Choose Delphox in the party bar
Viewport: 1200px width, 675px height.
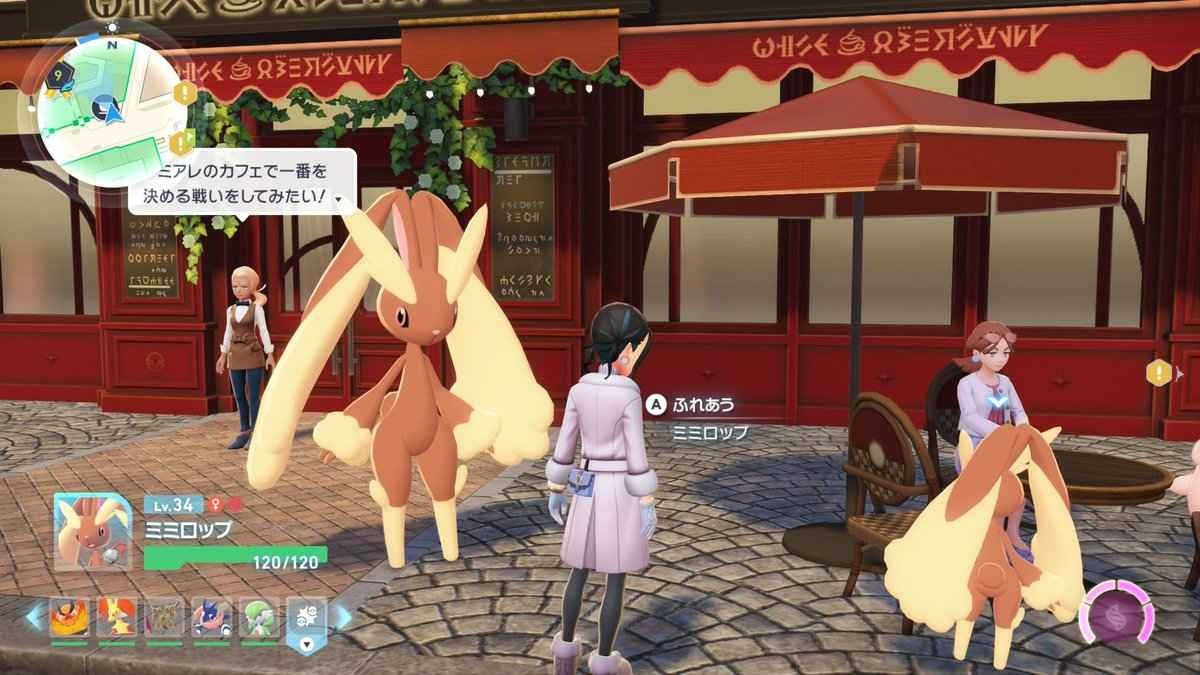click(x=116, y=619)
